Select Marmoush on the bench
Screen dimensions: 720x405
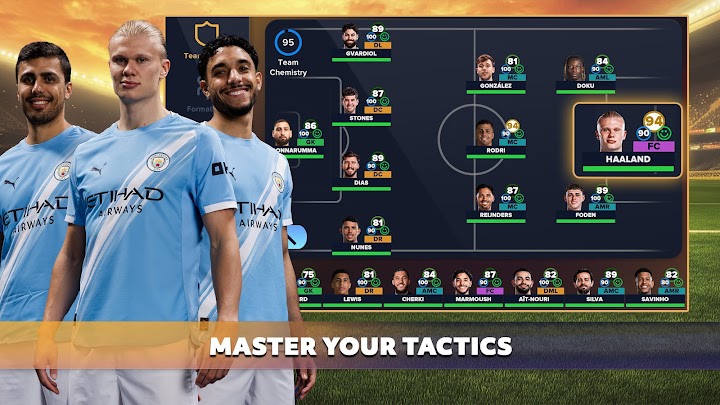474,287
